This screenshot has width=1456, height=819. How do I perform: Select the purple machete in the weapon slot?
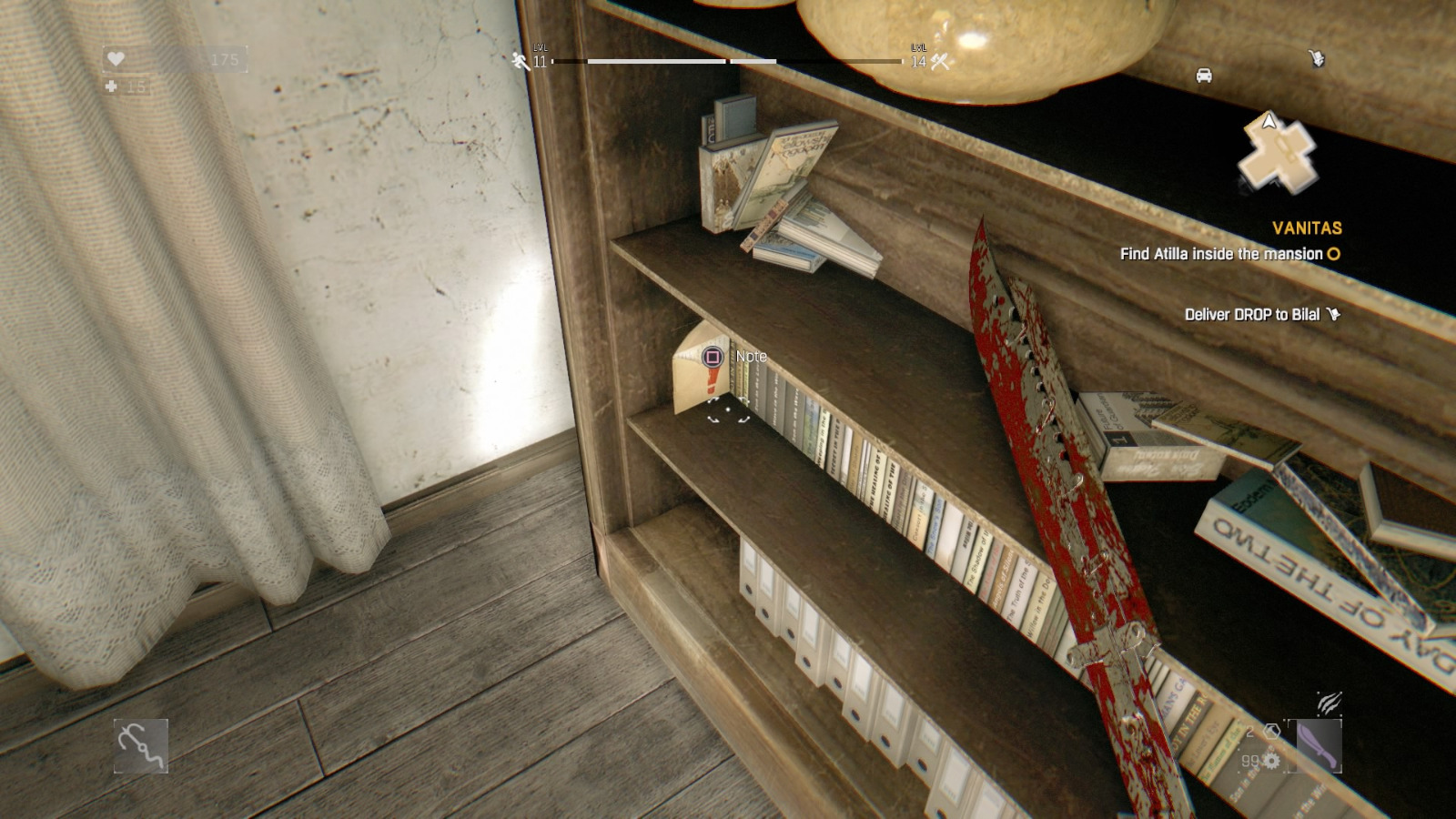click(1318, 745)
